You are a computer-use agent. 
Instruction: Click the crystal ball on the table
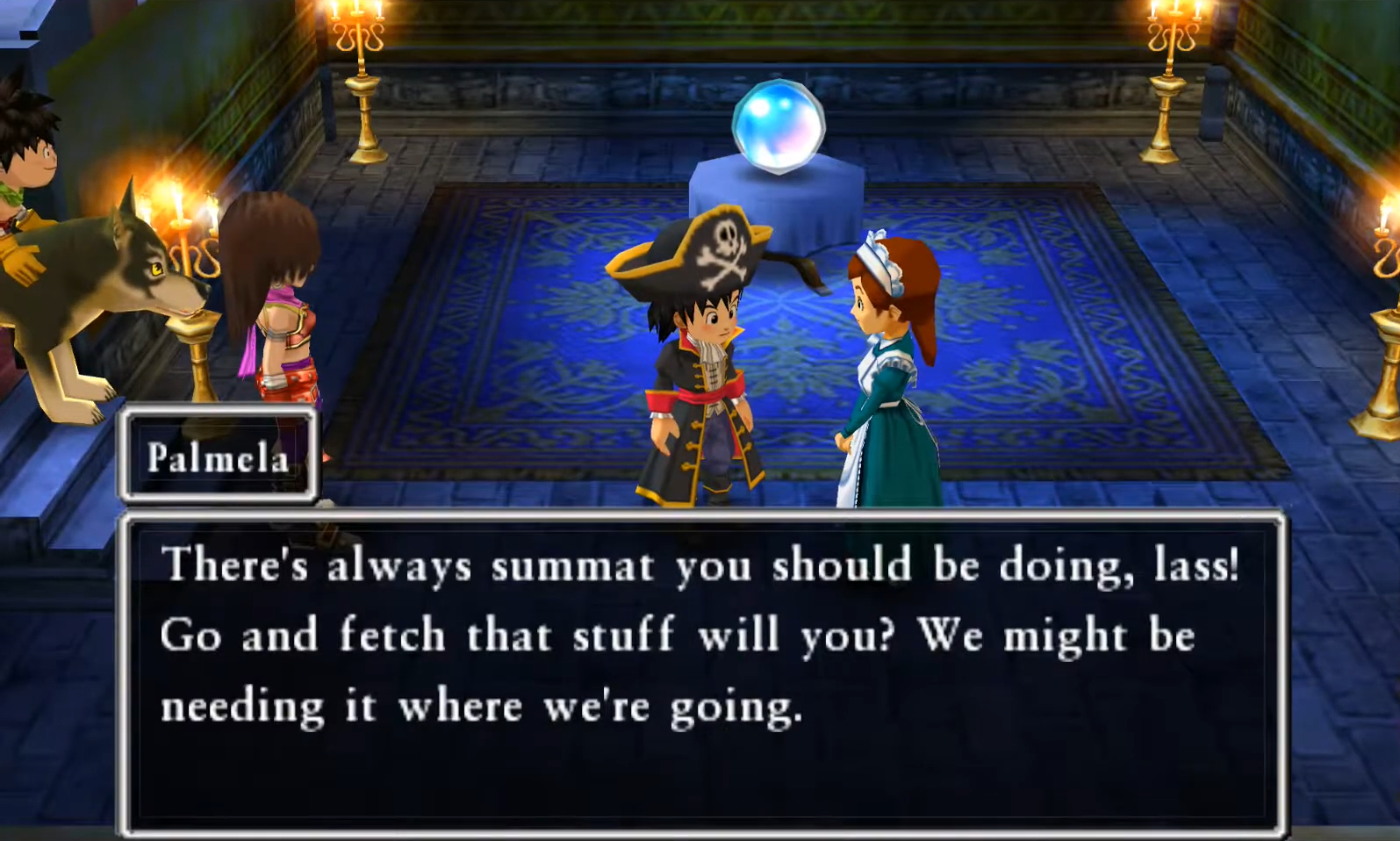coord(776,122)
